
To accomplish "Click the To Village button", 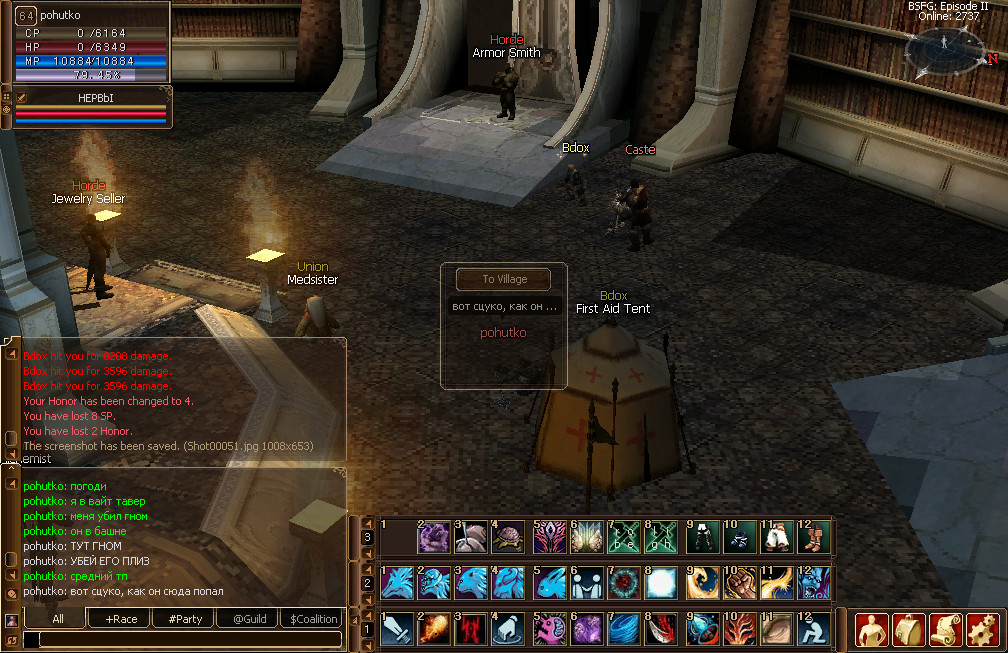I will click(504, 279).
